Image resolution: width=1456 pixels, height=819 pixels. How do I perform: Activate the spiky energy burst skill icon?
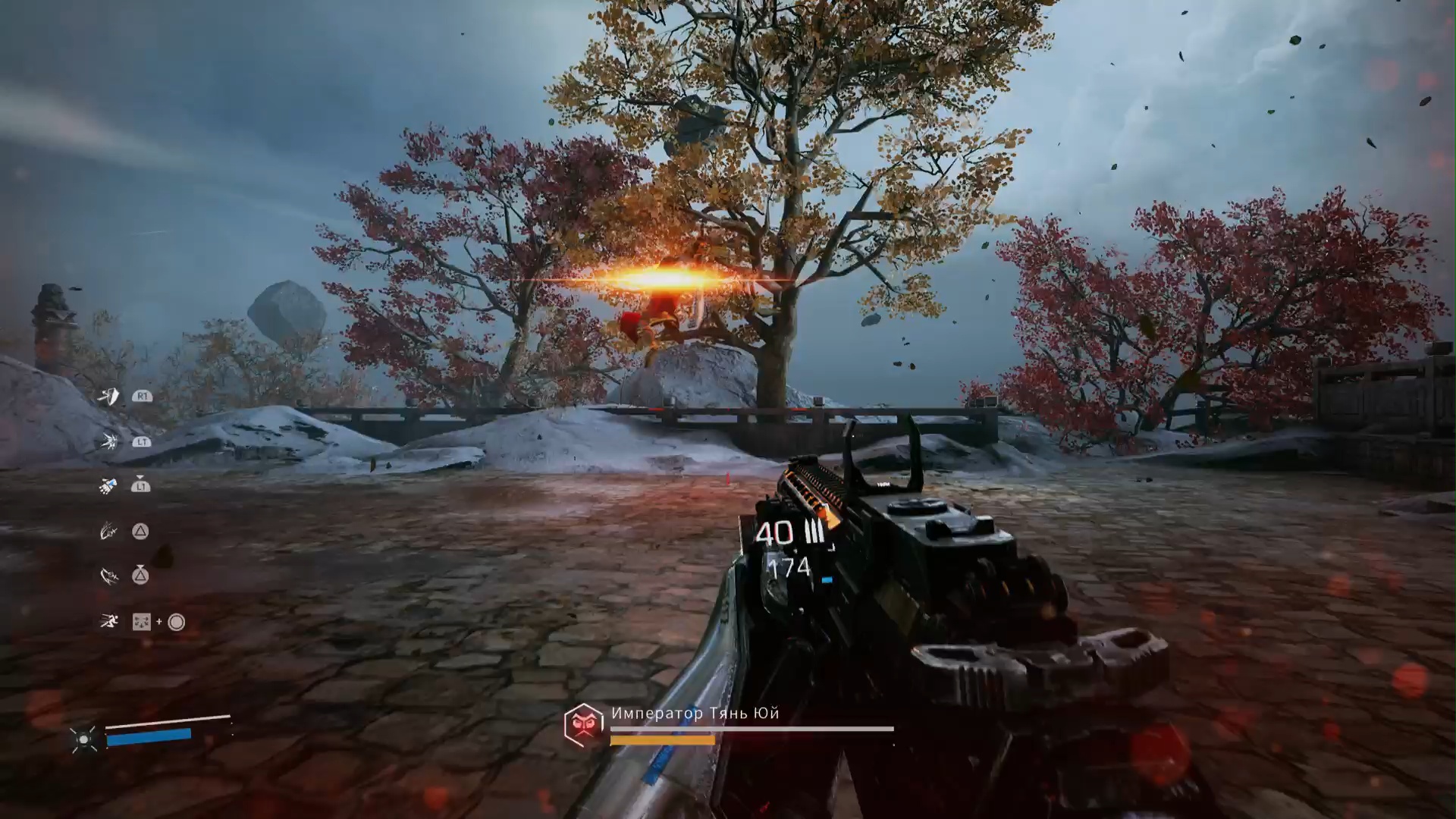(x=109, y=441)
